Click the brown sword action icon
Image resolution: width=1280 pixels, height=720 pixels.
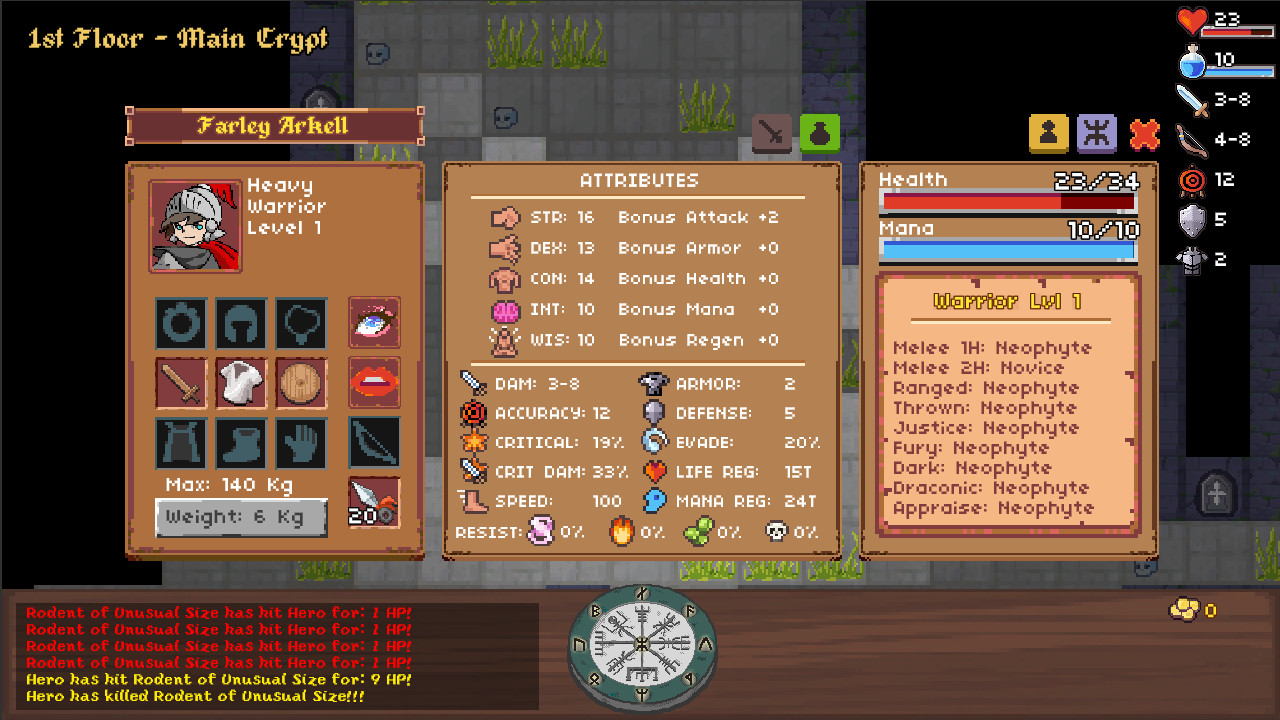pyautogui.click(x=770, y=134)
